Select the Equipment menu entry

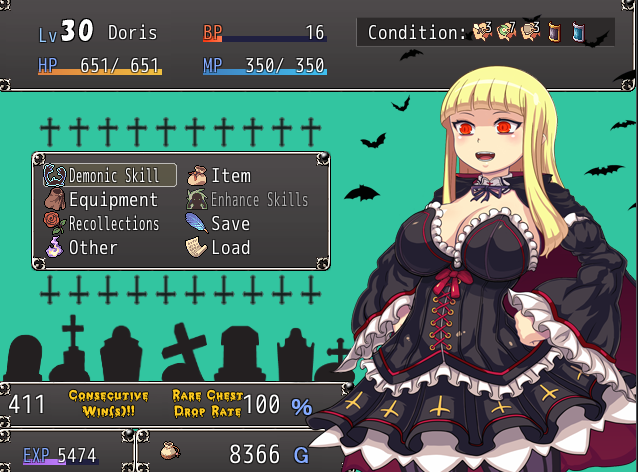111,200
